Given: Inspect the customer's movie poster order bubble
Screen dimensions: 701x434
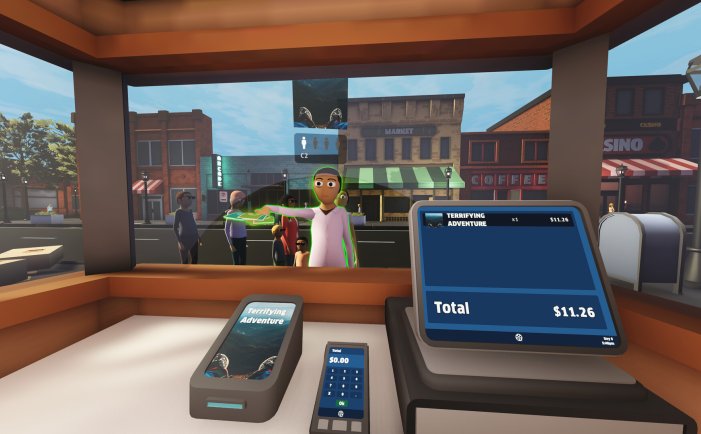Looking at the screenshot, I should click(320, 104).
